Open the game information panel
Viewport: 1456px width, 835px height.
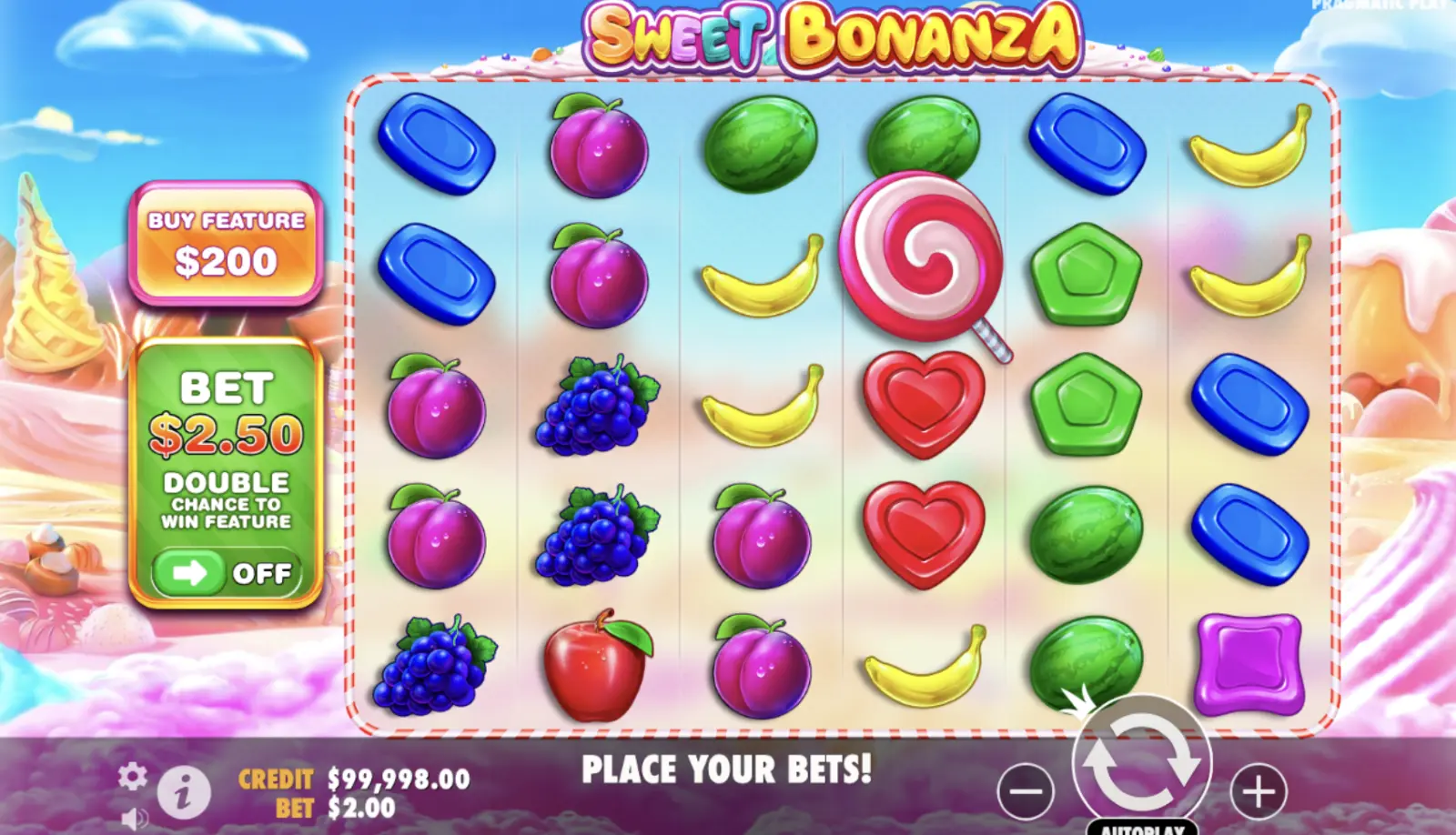pos(182,790)
